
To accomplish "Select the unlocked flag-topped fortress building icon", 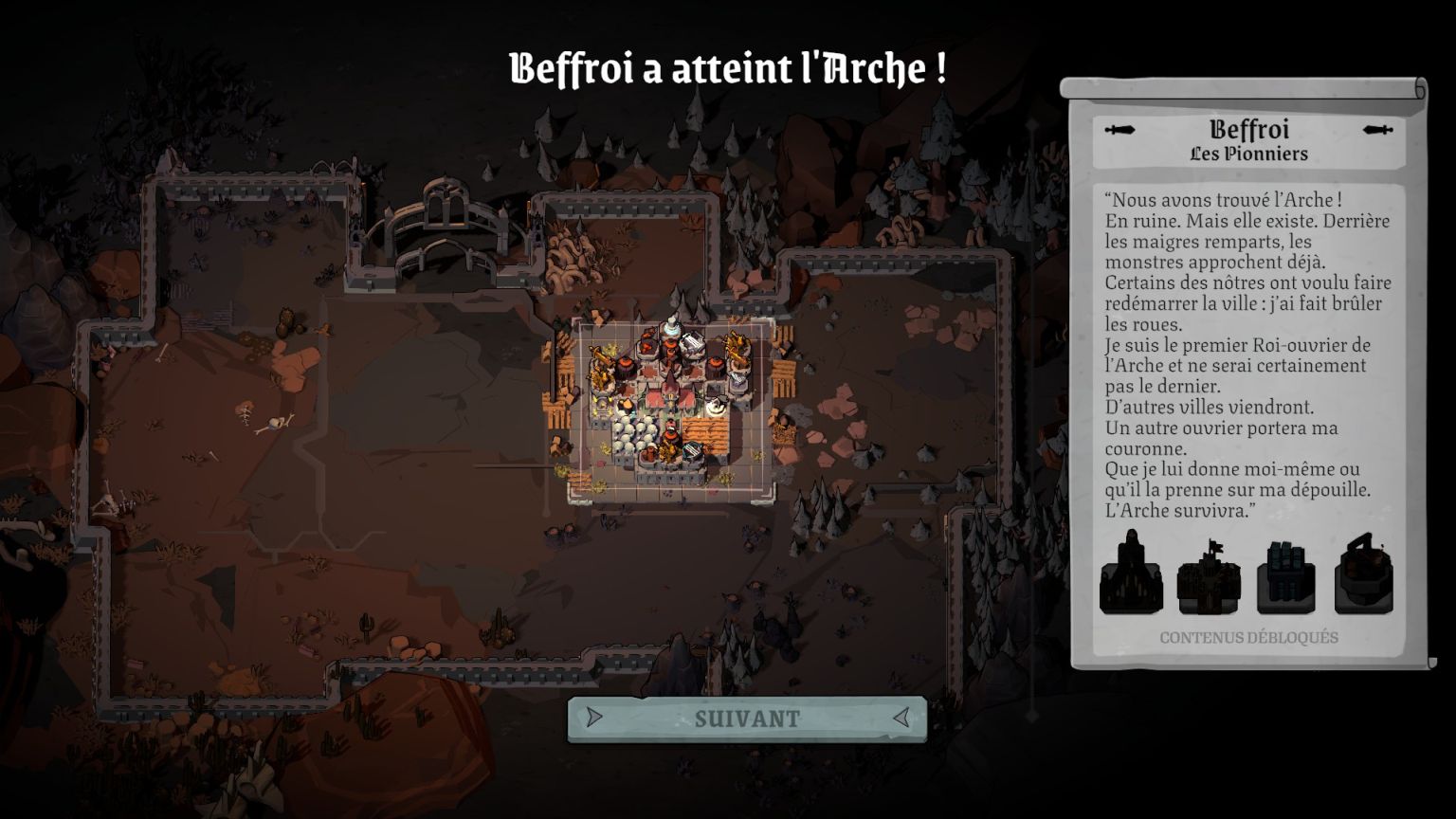I will 1209,577.
